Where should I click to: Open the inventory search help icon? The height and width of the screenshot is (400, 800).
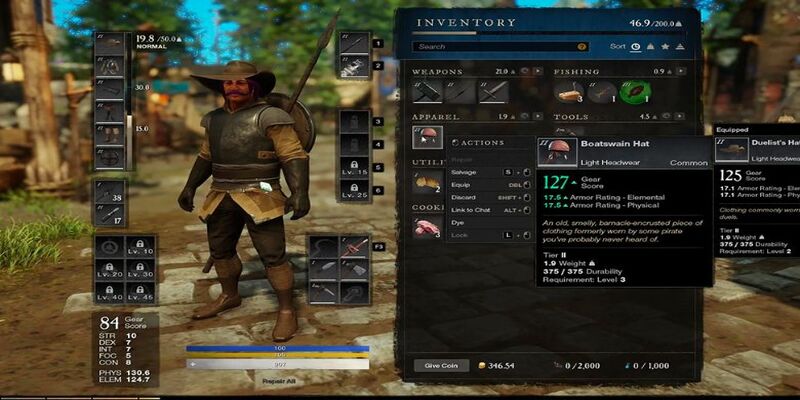tap(582, 47)
